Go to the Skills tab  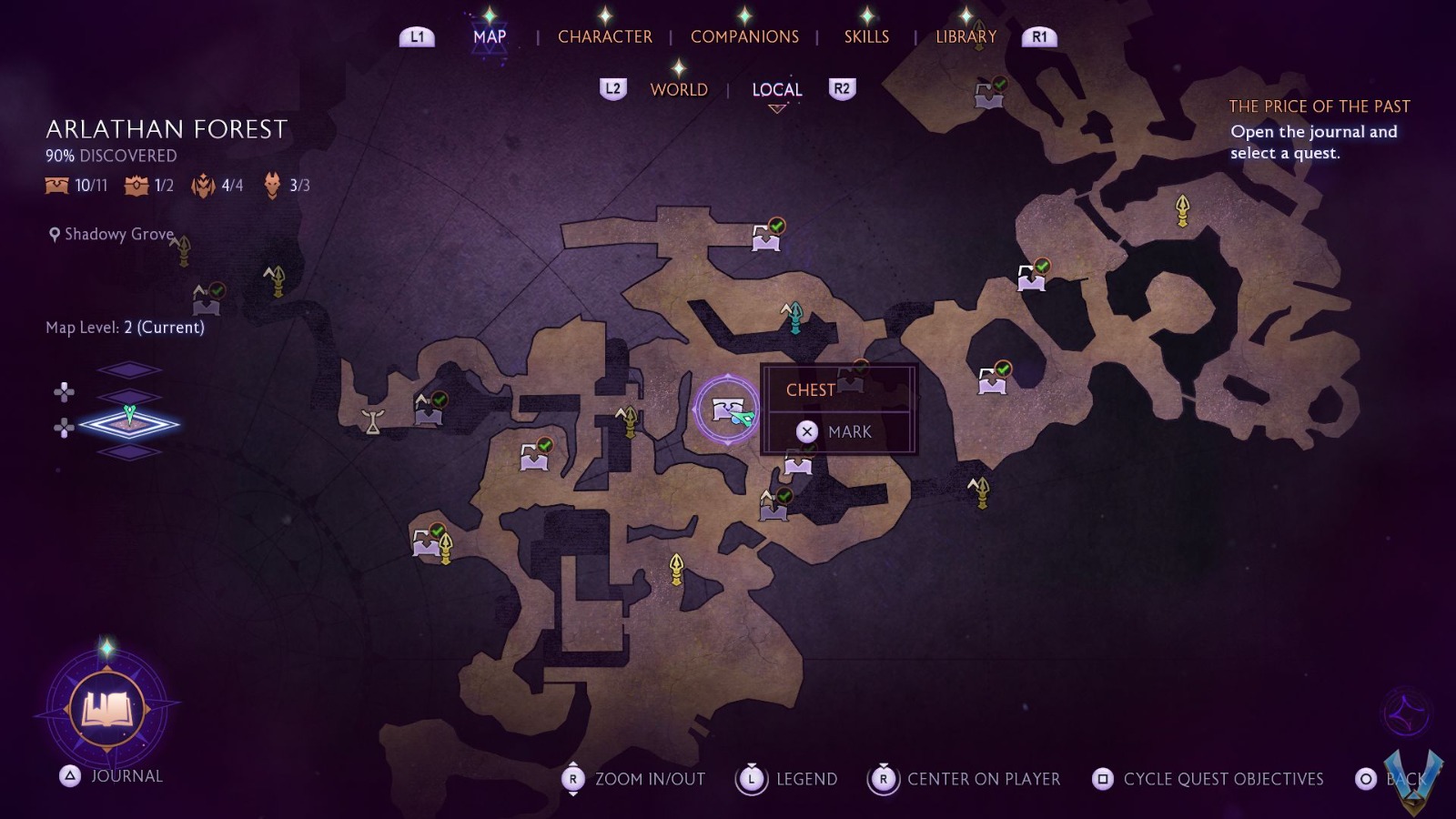tap(866, 36)
